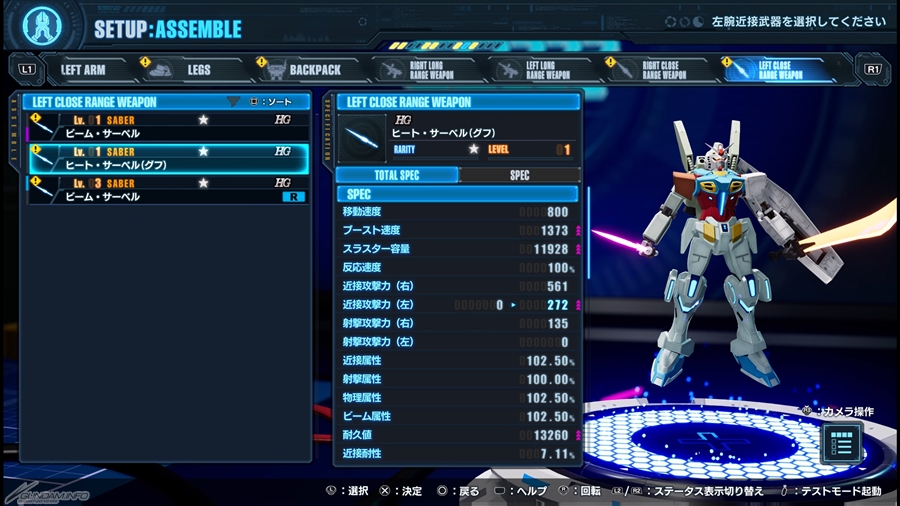Show the TOTAL SPEC tab

pyautogui.click(x=397, y=175)
